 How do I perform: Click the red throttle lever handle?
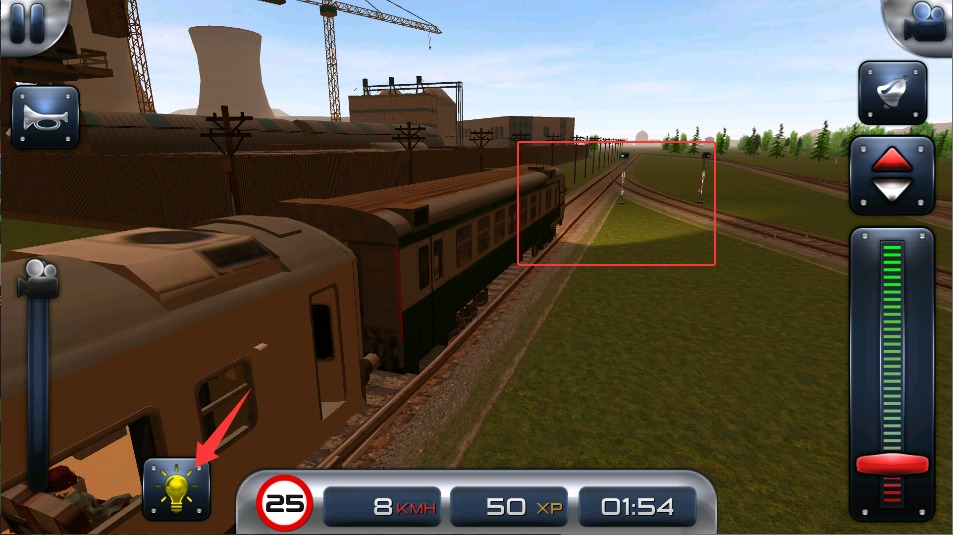[892, 465]
